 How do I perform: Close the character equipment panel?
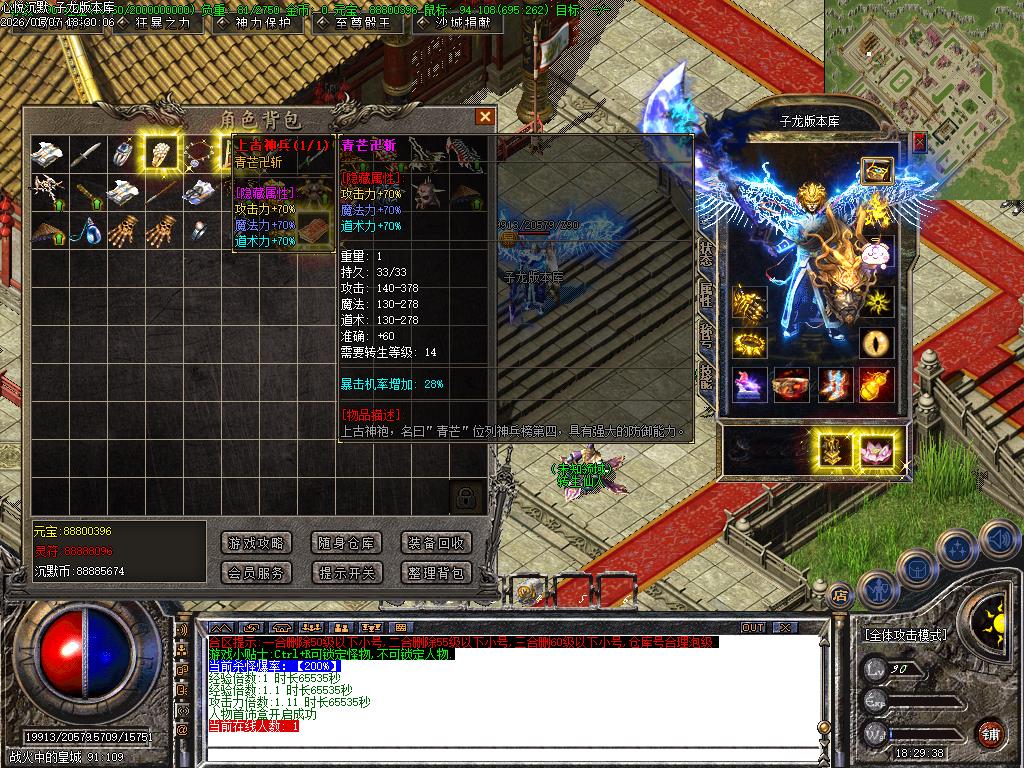click(x=919, y=142)
